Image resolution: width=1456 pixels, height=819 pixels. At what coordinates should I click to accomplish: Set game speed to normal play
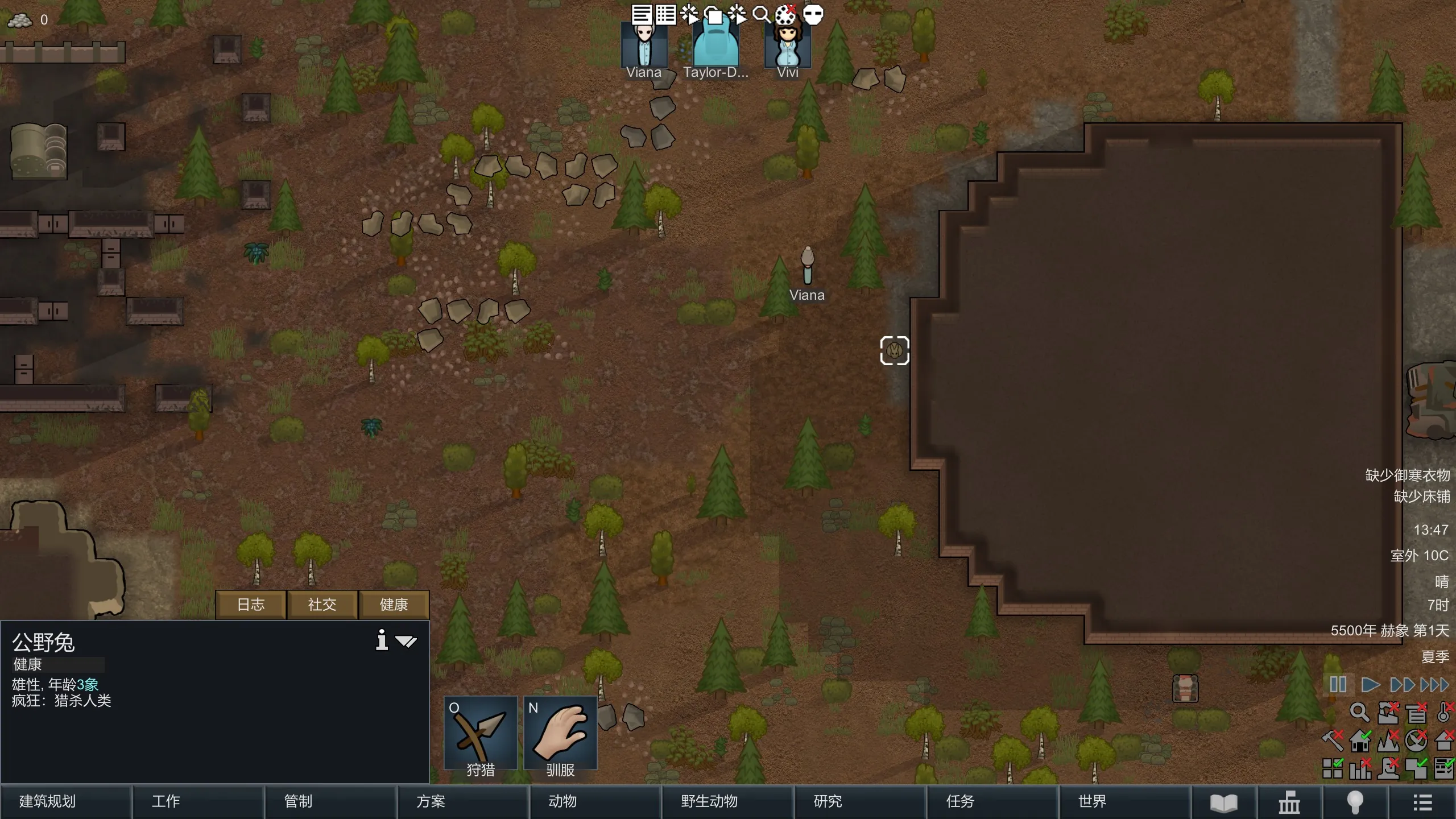(x=1370, y=685)
